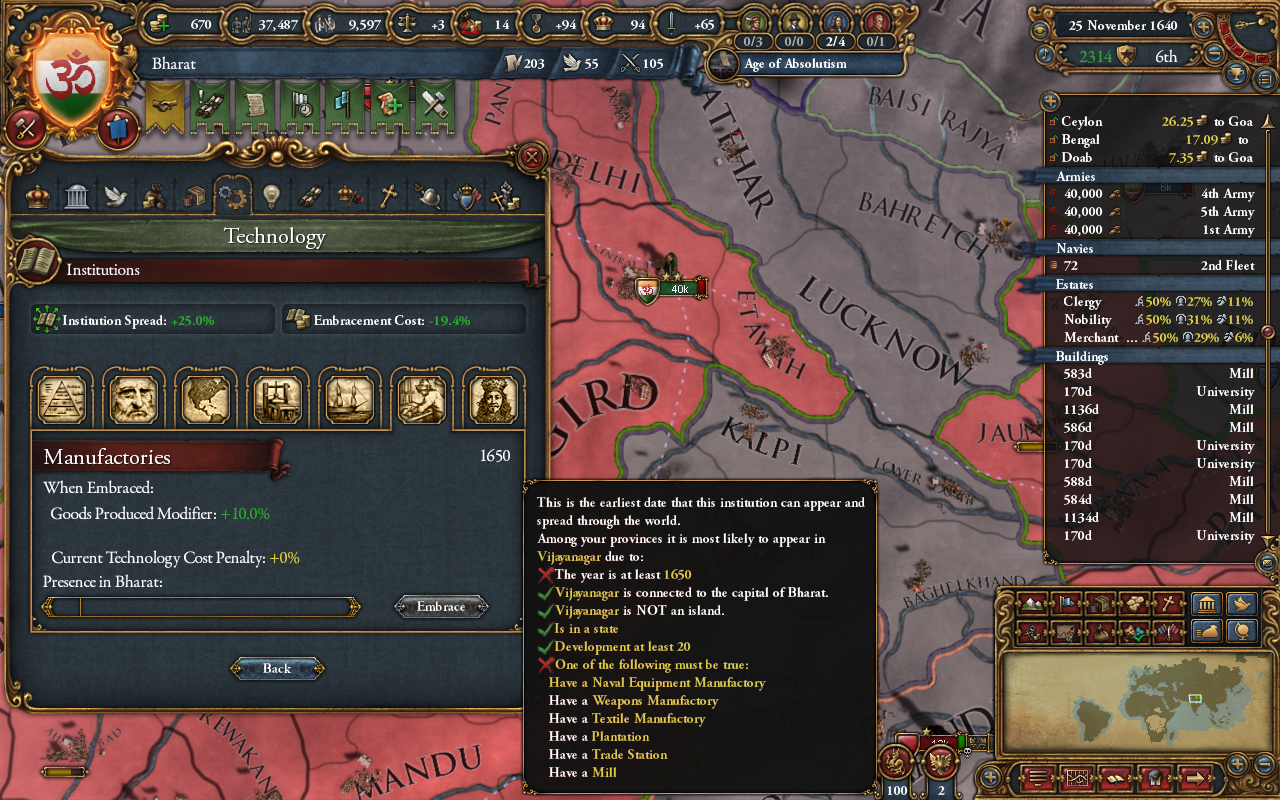Switch to political mapmode flag icon

tap(1066, 603)
